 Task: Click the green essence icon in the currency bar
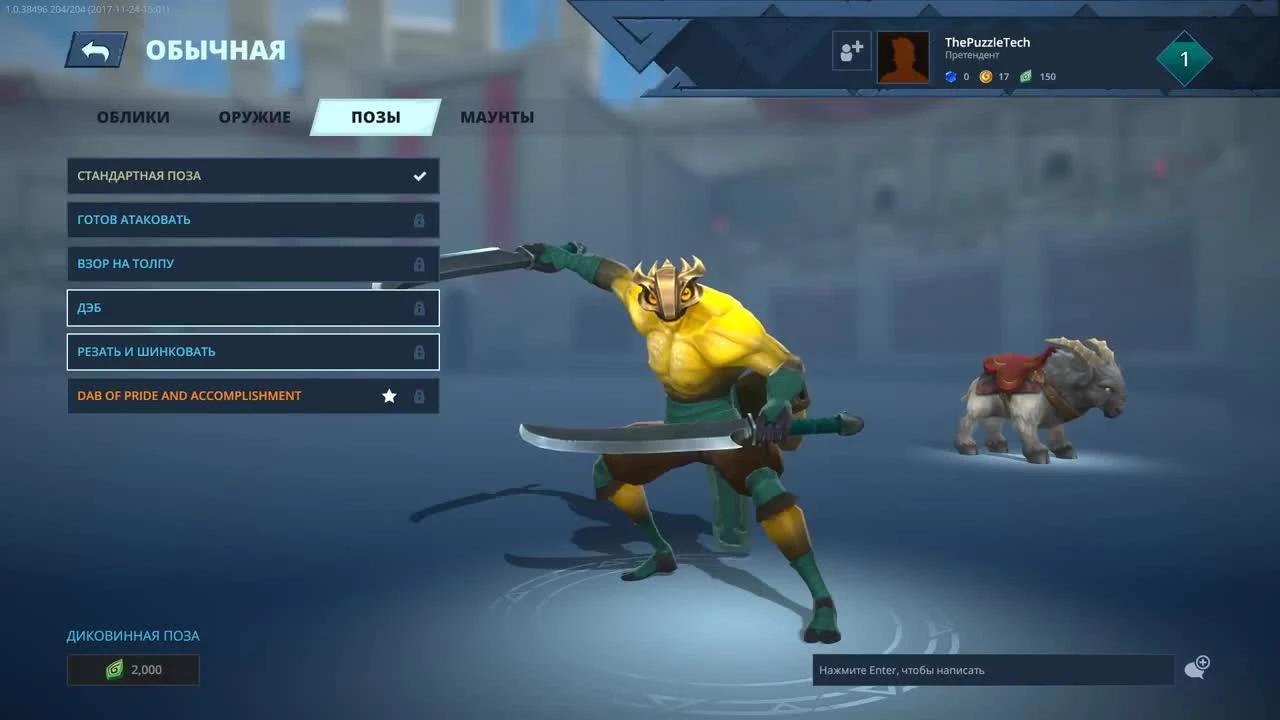(x=1026, y=76)
